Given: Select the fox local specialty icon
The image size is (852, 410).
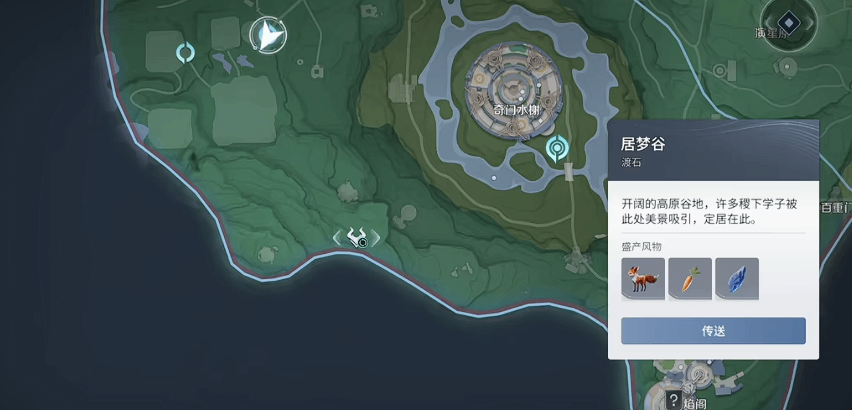Looking at the screenshot, I should point(643,279).
